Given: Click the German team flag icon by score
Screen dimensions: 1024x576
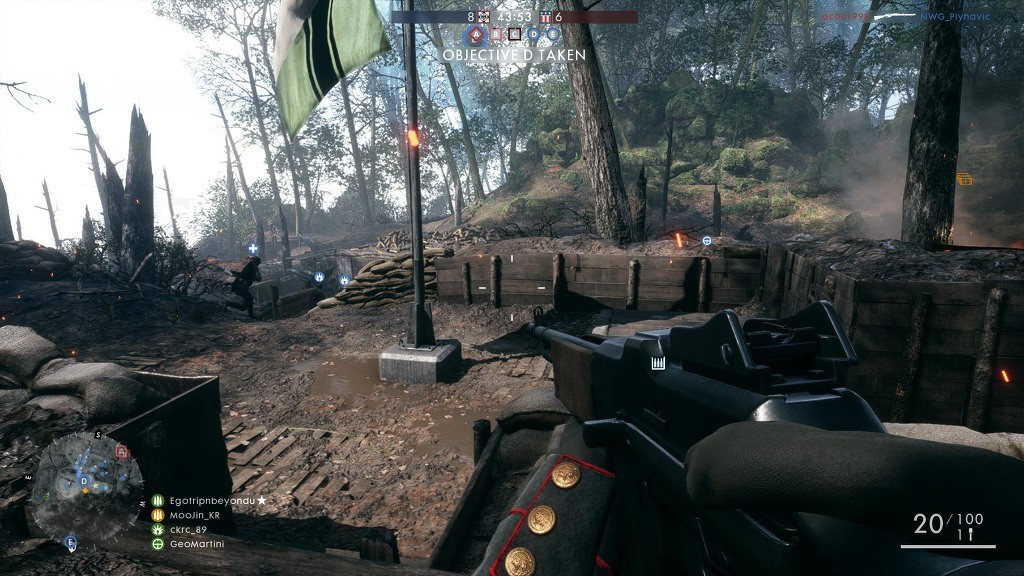Looking at the screenshot, I should [x=484, y=17].
